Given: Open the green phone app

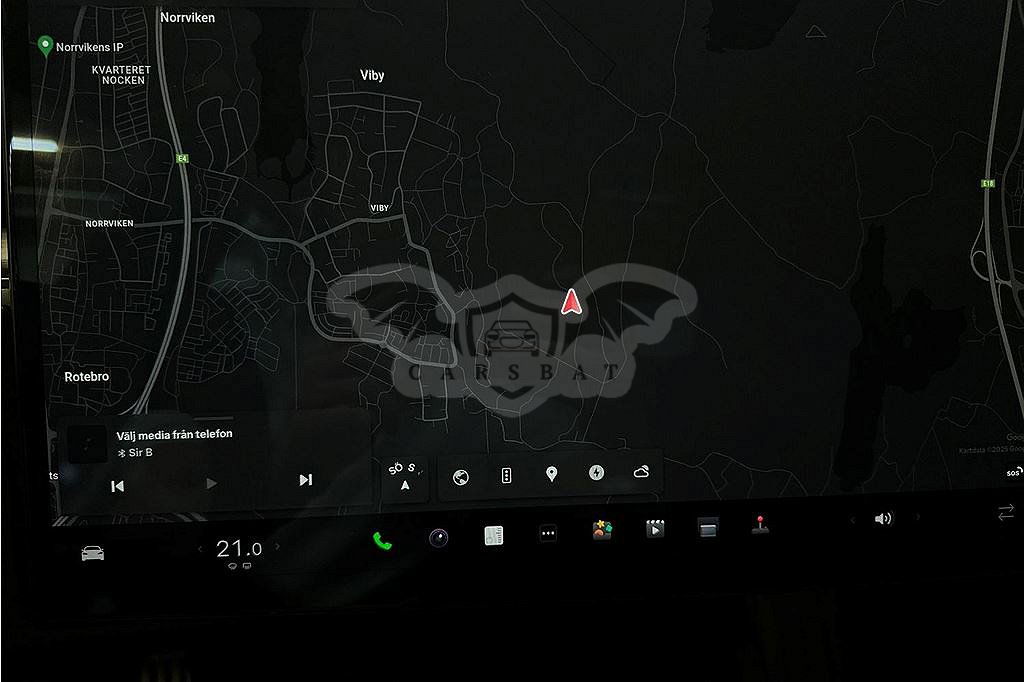Looking at the screenshot, I should [382, 541].
